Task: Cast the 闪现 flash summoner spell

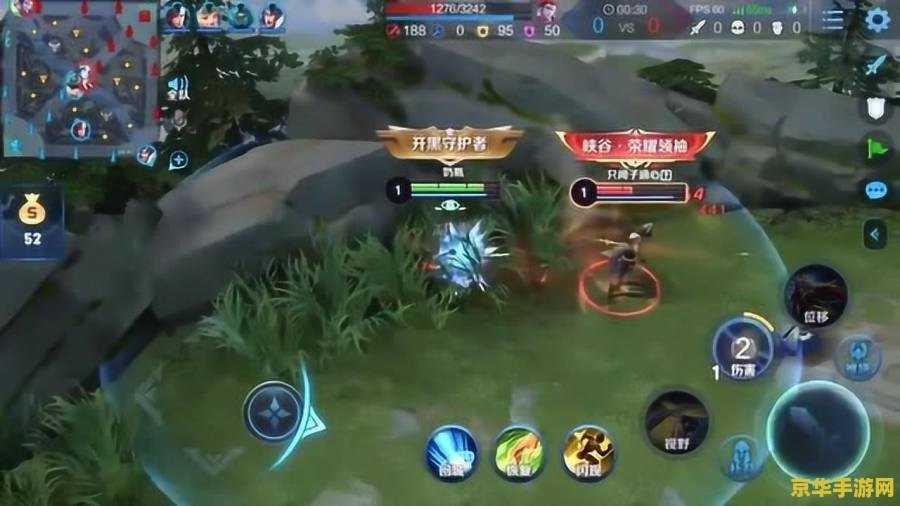Action: [x=586, y=451]
